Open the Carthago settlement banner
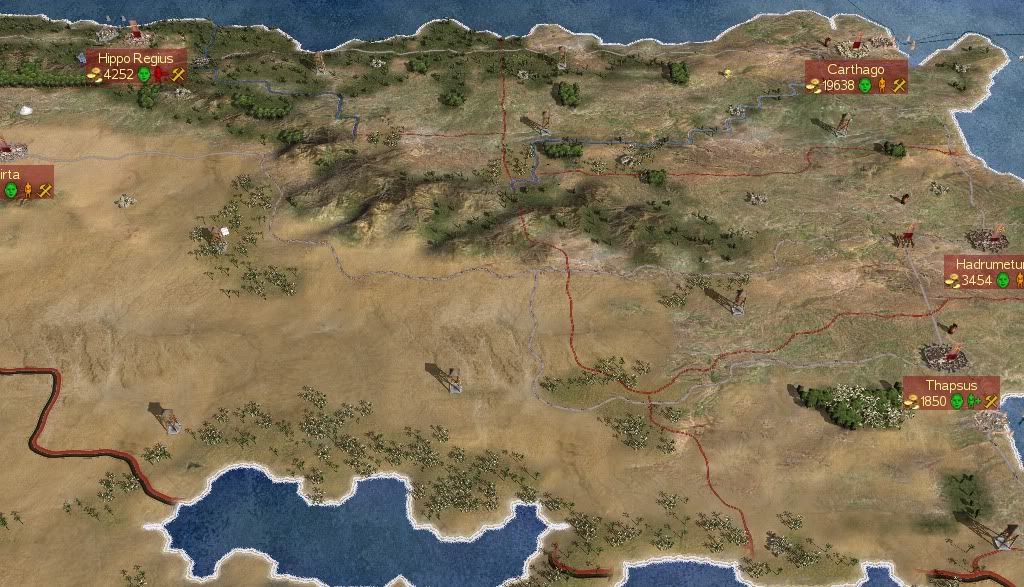The image size is (1024, 587). 855,70
